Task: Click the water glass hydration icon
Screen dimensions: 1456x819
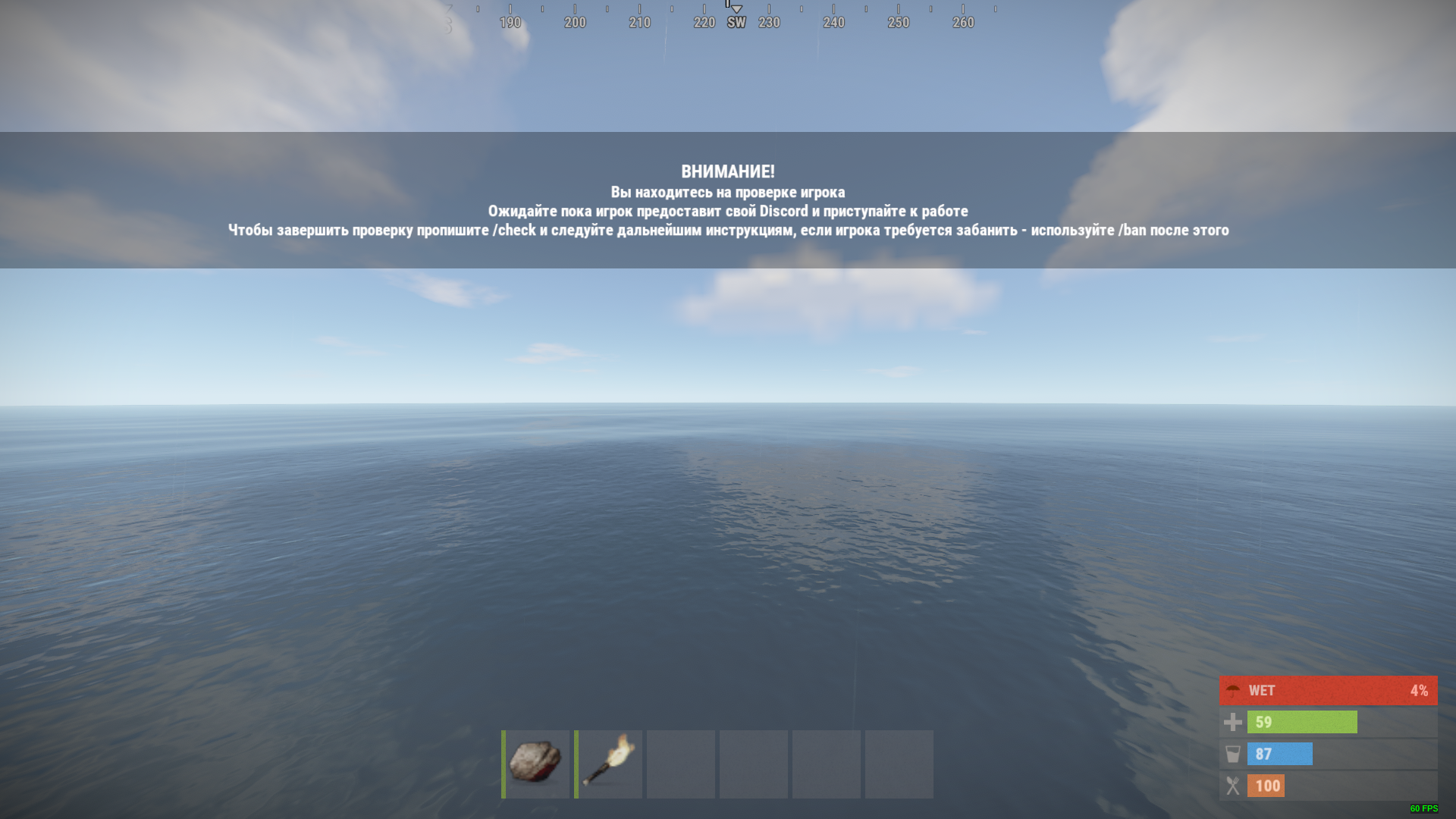Action: point(1233,754)
